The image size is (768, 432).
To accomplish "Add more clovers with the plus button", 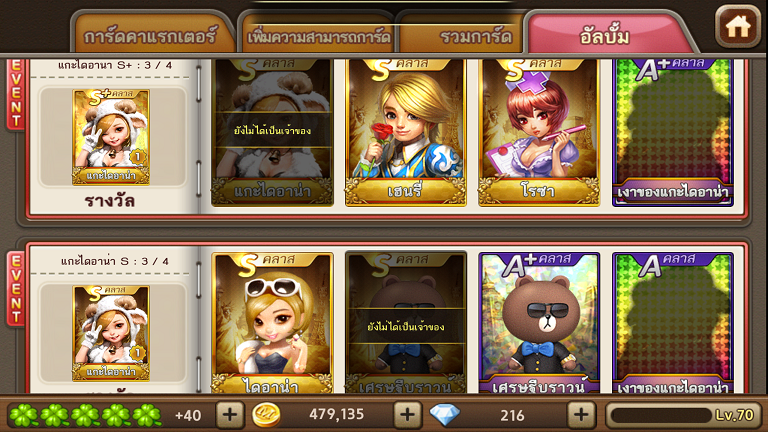I will point(229,414).
